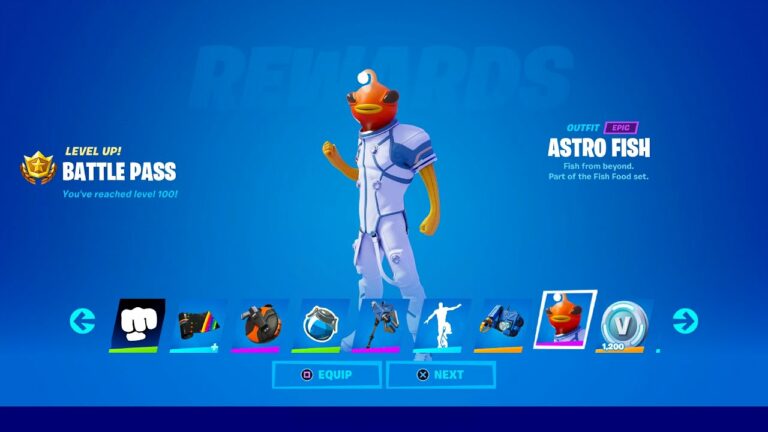
Task: Select the pickaxe reward tile
Action: pos(381,323)
